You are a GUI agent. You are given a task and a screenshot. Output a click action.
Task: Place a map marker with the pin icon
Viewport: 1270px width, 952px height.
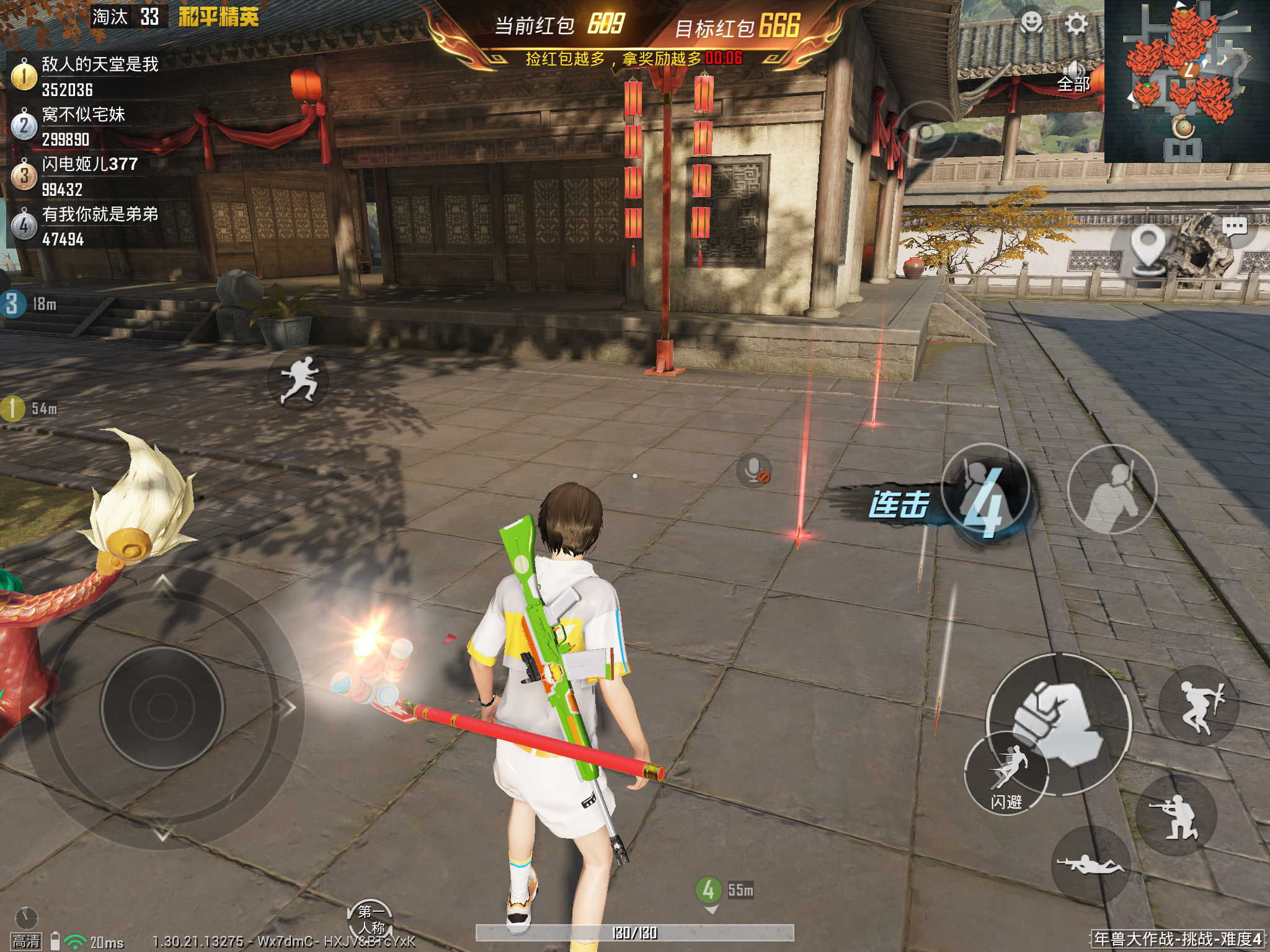(1148, 248)
